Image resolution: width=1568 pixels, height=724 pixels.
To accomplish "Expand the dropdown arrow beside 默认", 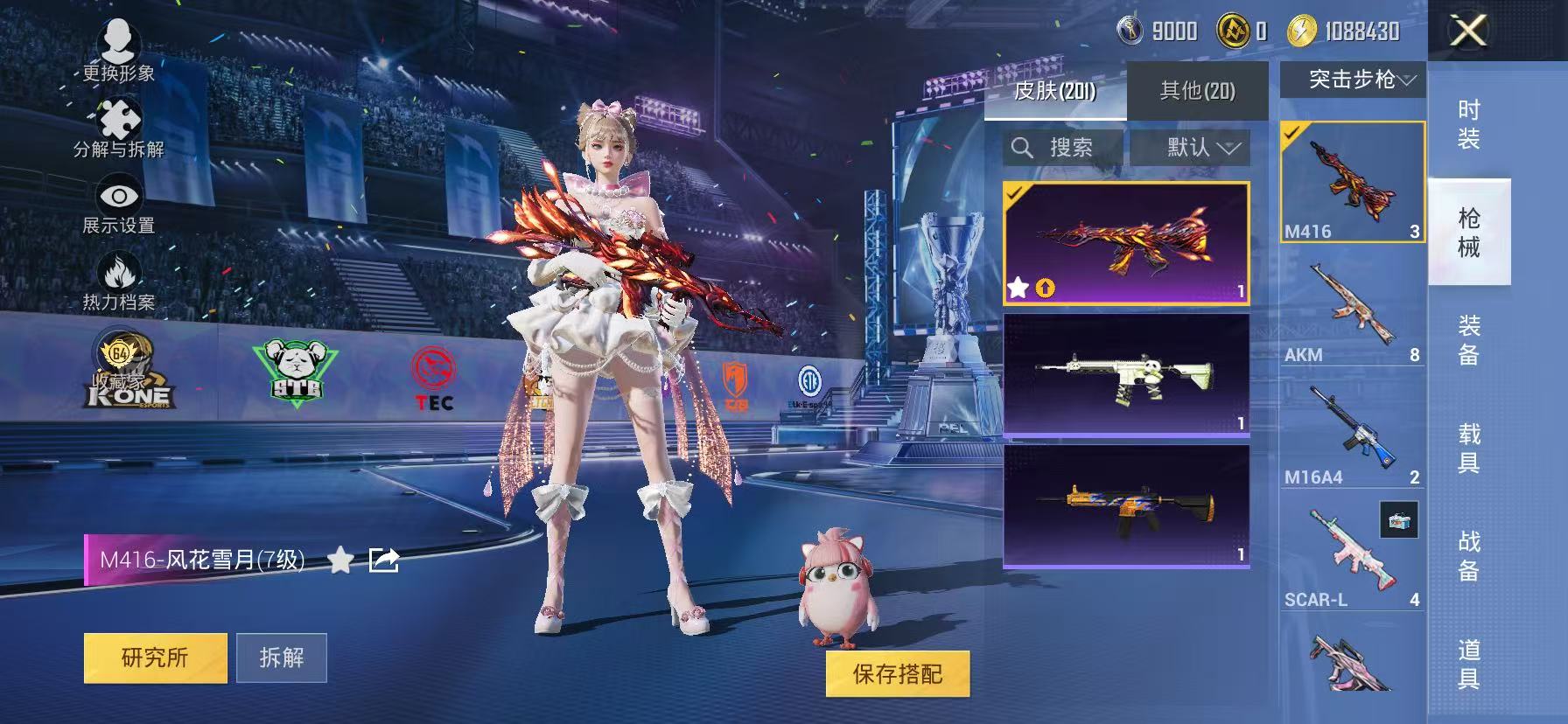I will [1228, 149].
